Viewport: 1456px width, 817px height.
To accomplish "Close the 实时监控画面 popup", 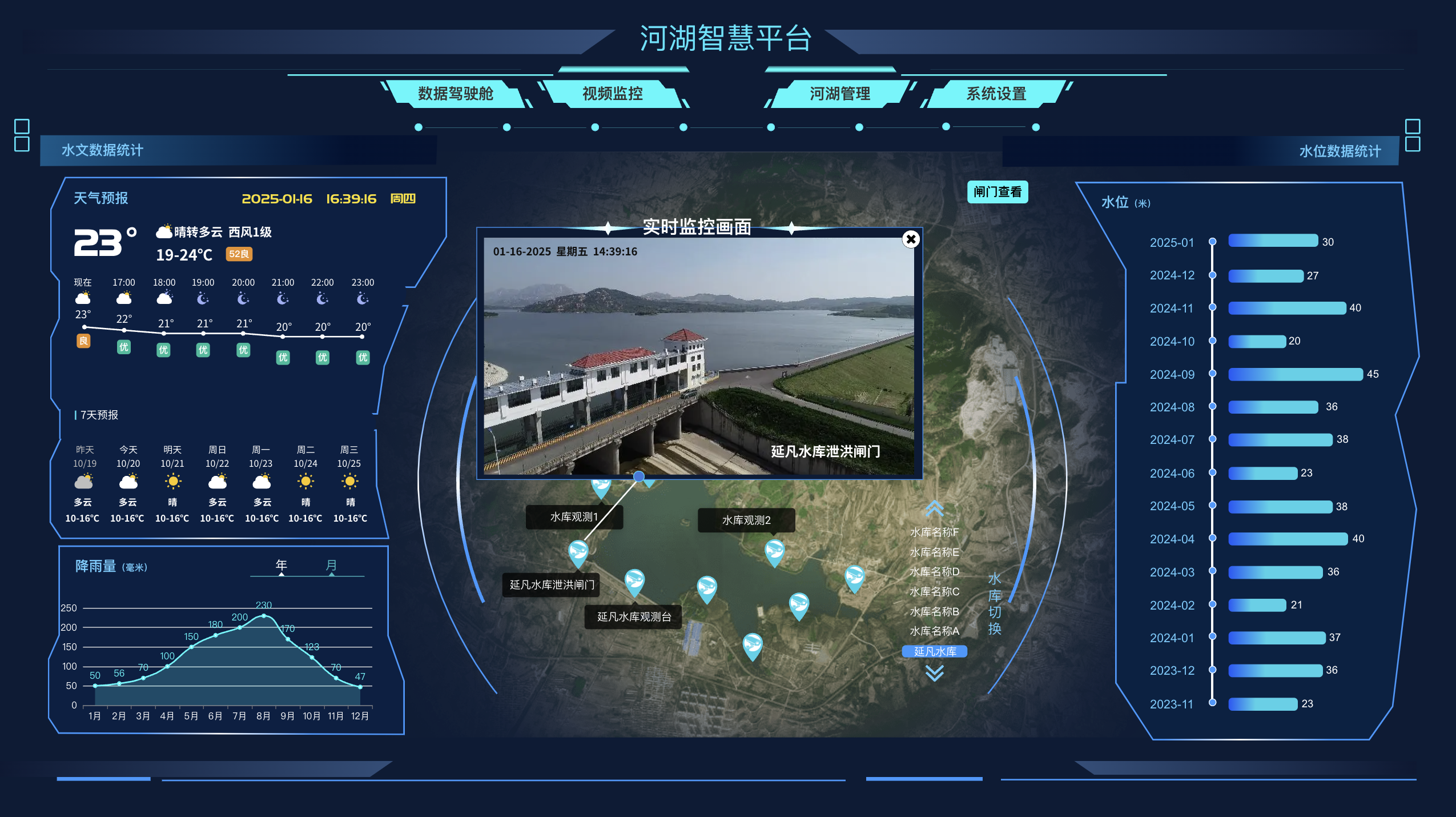I will (911, 239).
